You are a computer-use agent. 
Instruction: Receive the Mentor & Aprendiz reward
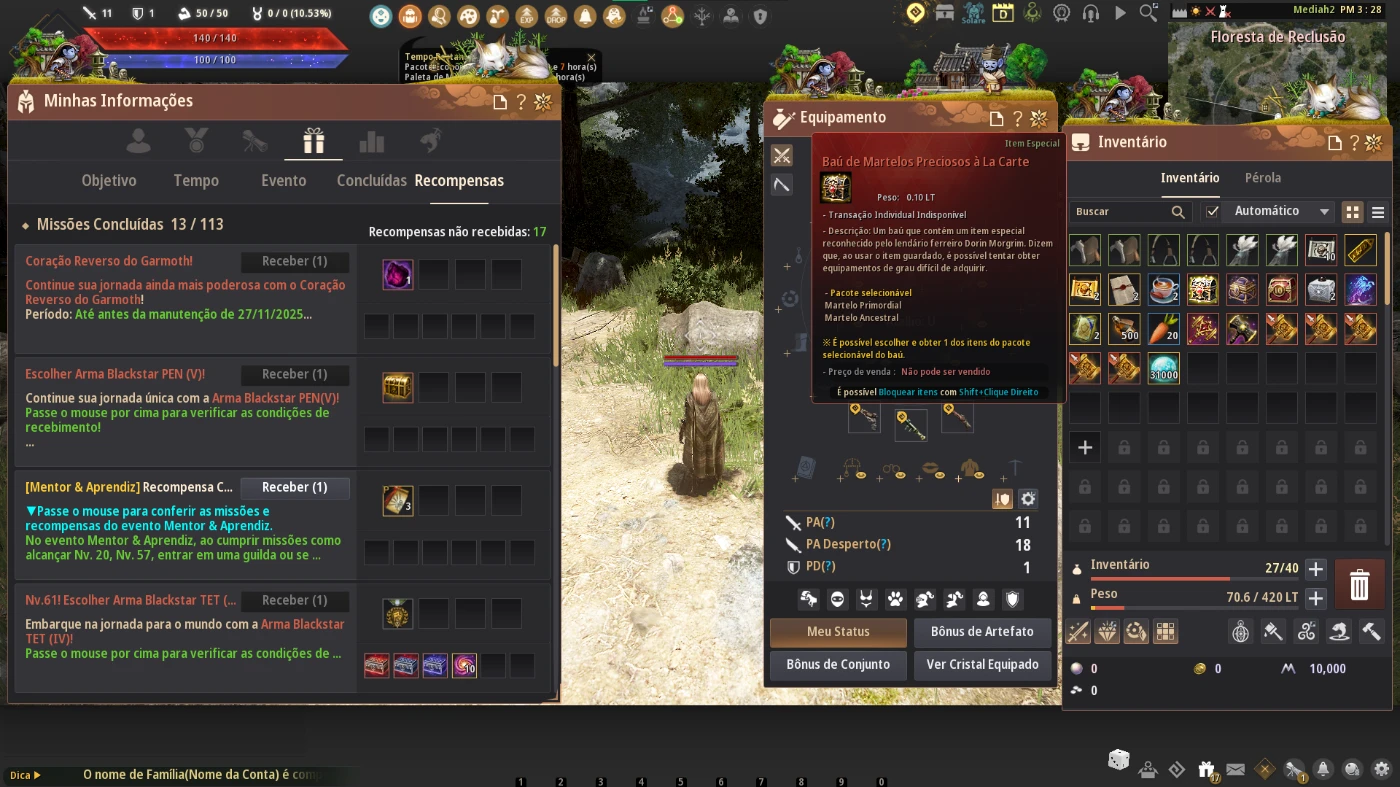pyautogui.click(x=295, y=488)
